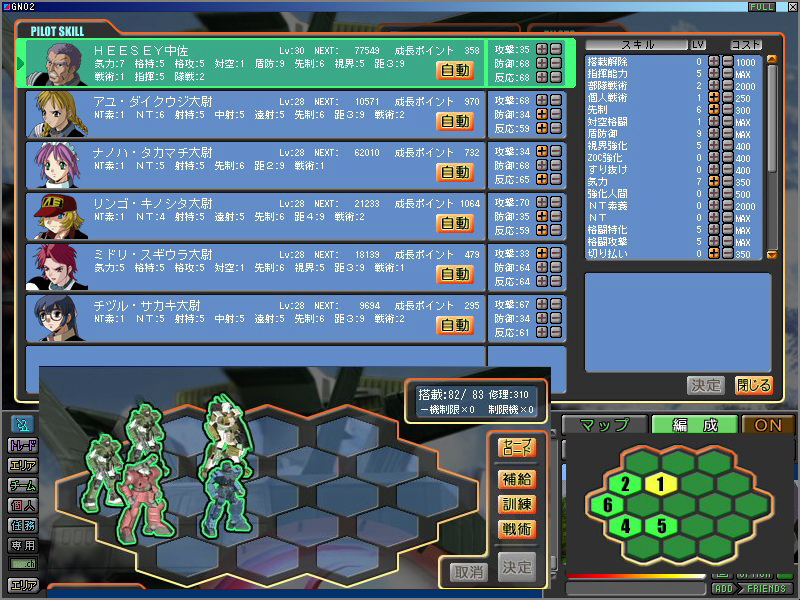Switch to the マップ tab
The image size is (800, 600).
604,425
